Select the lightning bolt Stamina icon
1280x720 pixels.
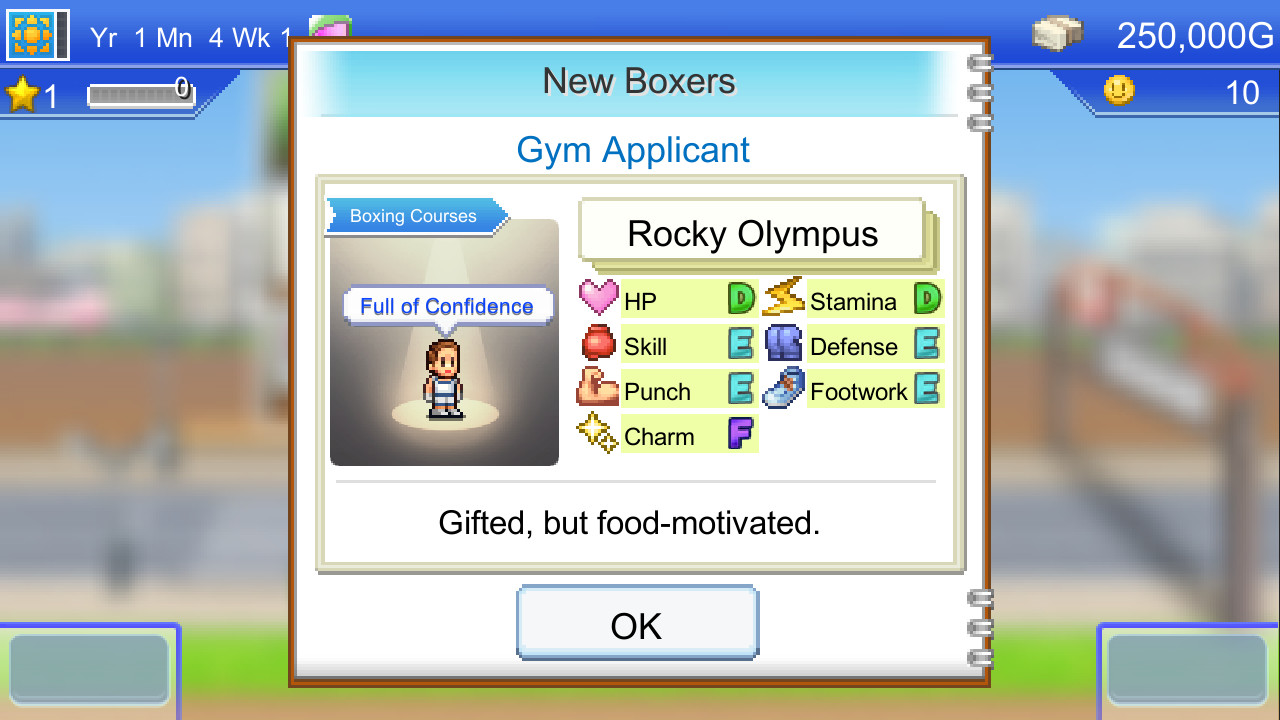[783, 297]
